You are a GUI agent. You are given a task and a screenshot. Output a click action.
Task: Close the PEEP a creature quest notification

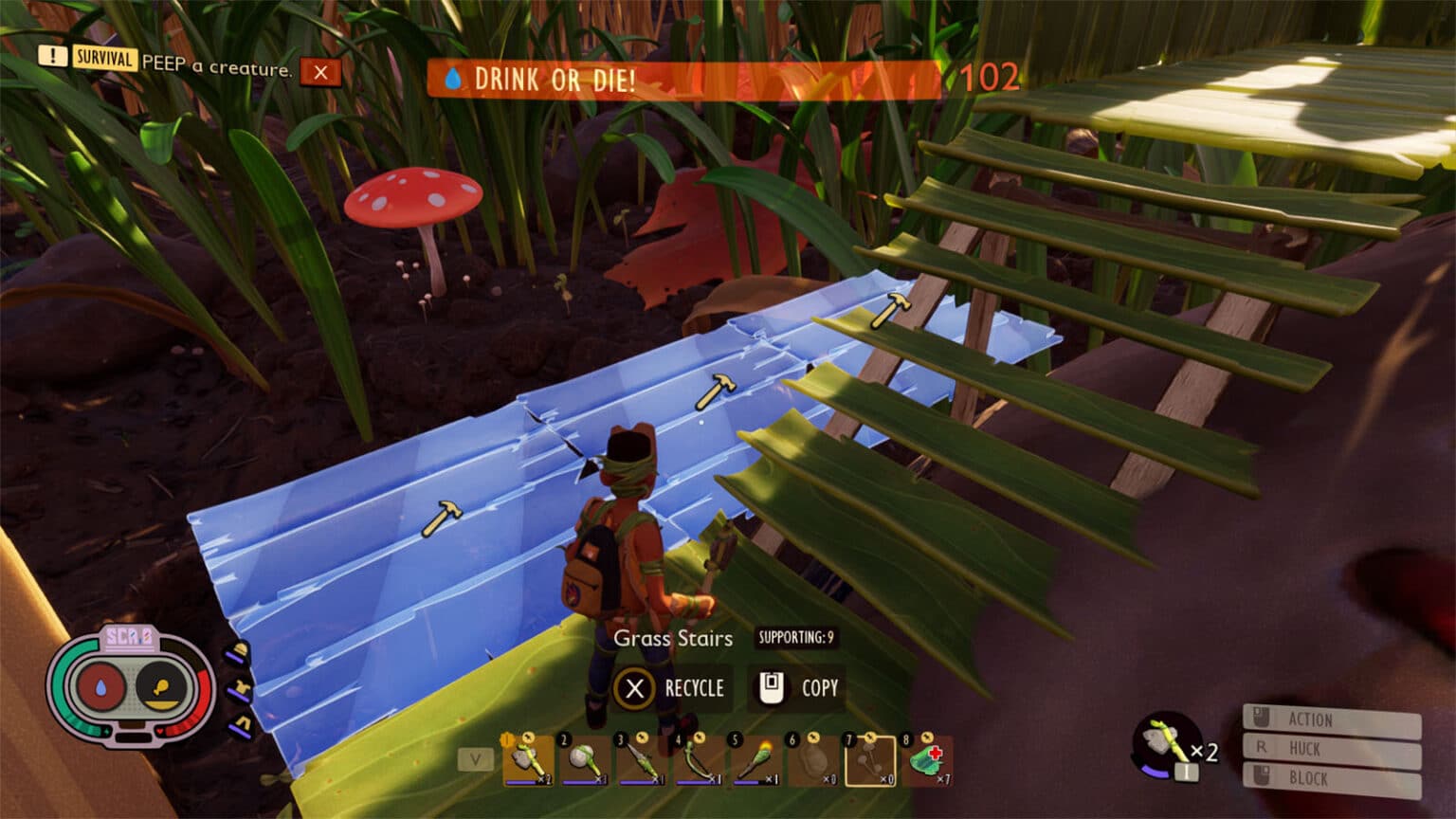pyautogui.click(x=320, y=72)
